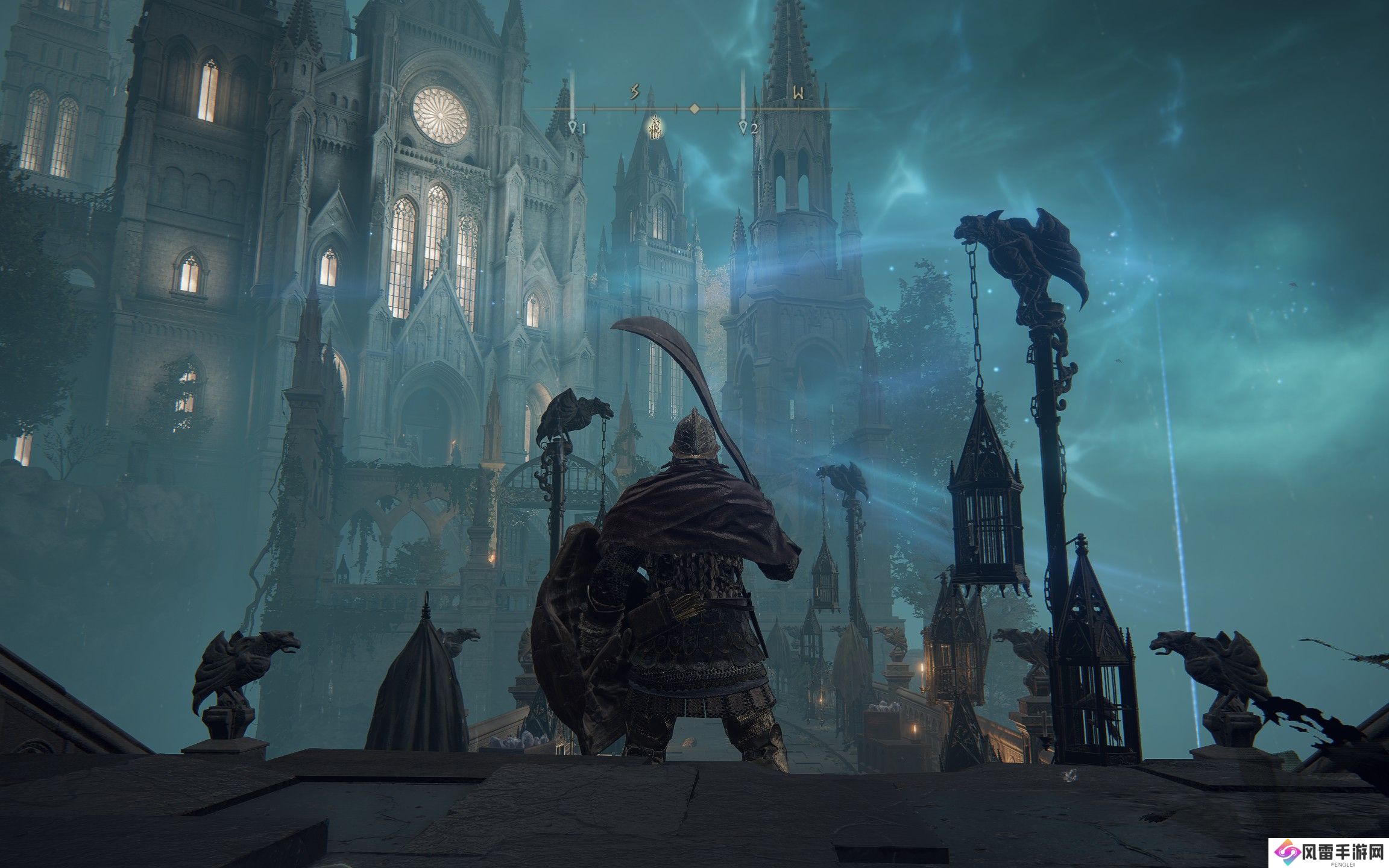Click the beacon marker numbered 1
The width and height of the screenshot is (1389, 868).
coord(573,127)
